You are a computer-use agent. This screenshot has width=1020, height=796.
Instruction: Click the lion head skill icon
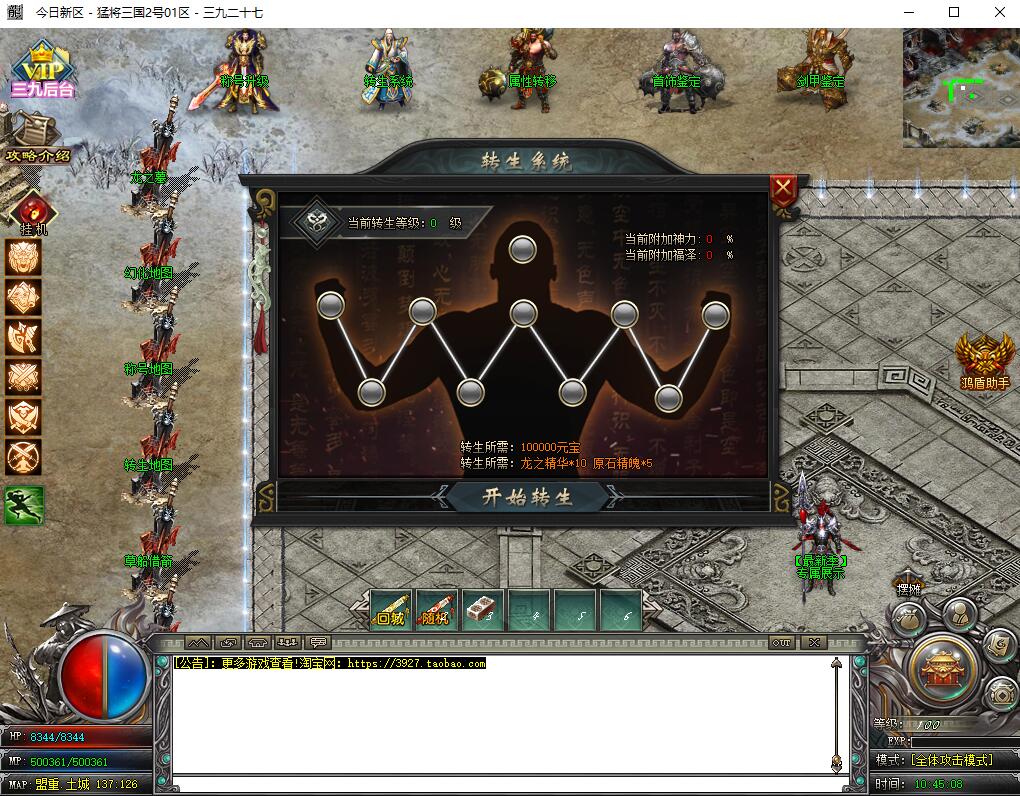point(24,258)
